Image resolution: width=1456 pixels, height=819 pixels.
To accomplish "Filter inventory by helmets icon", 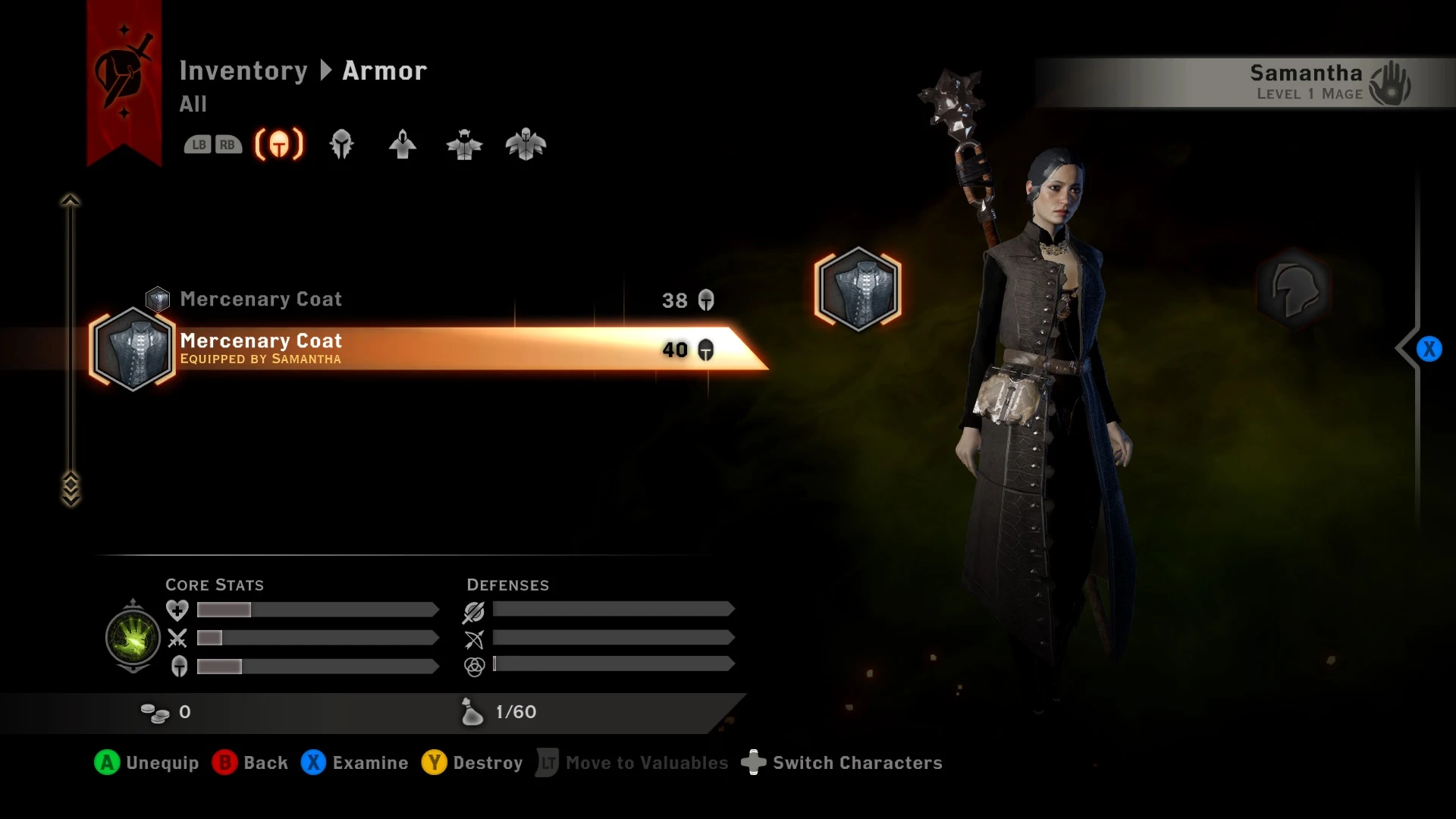I will (341, 144).
